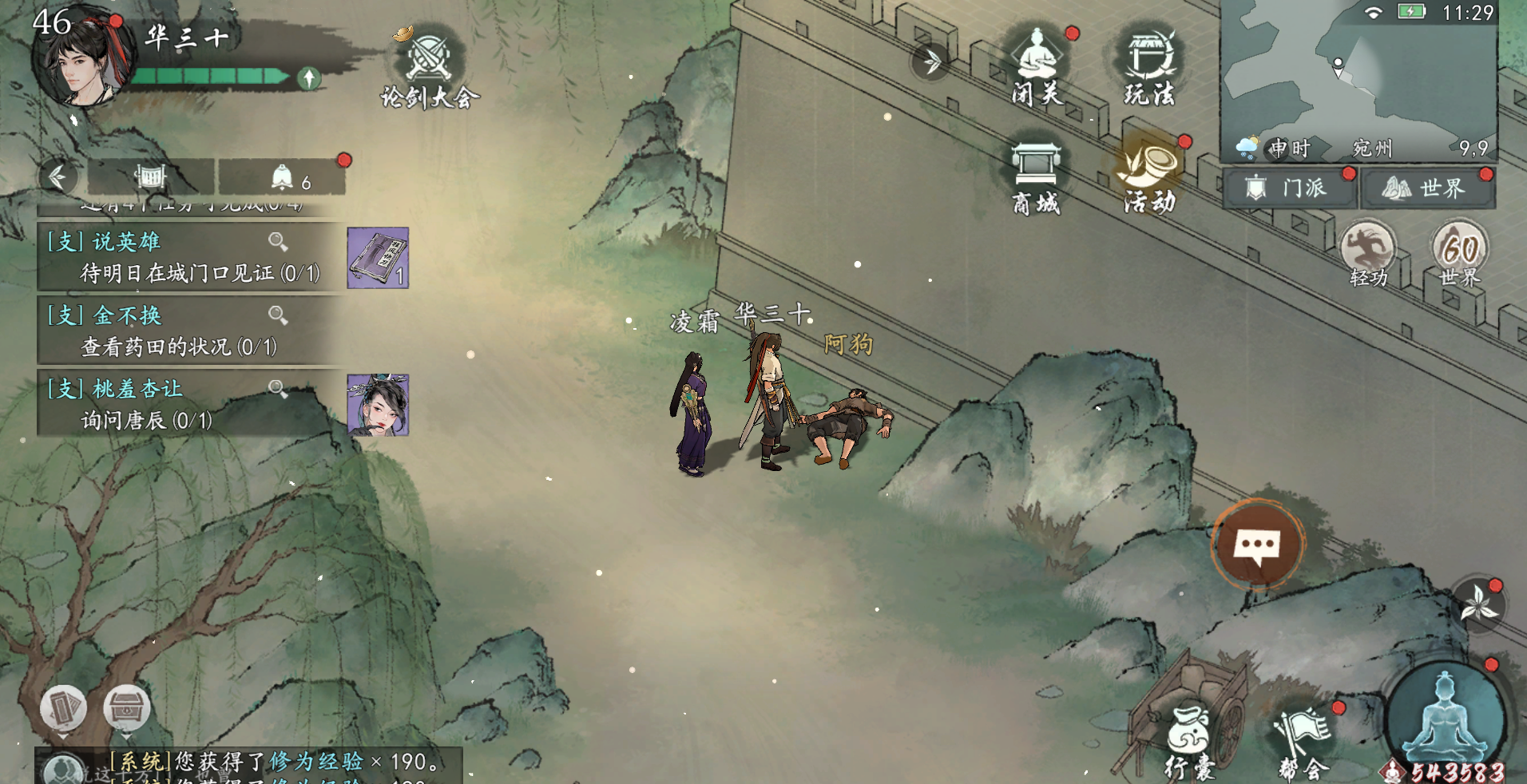Visit the 商城 shop
This screenshot has height=784, width=1527.
click(x=1036, y=177)
